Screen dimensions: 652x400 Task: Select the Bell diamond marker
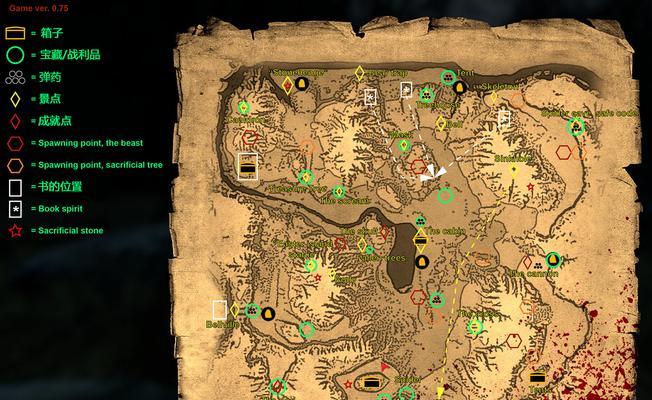coord(441,124)
